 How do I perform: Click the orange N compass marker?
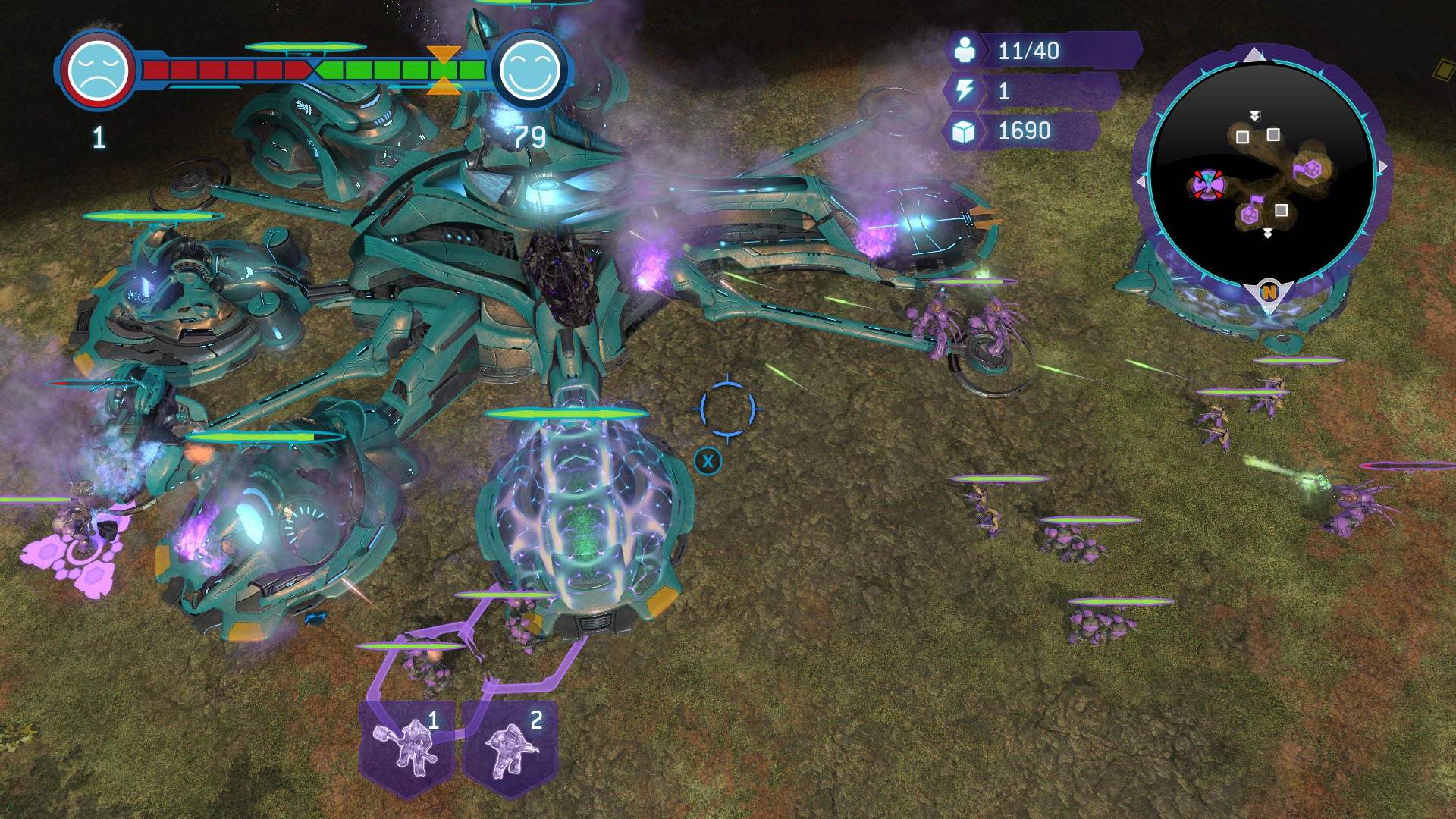pos(1268,292)
